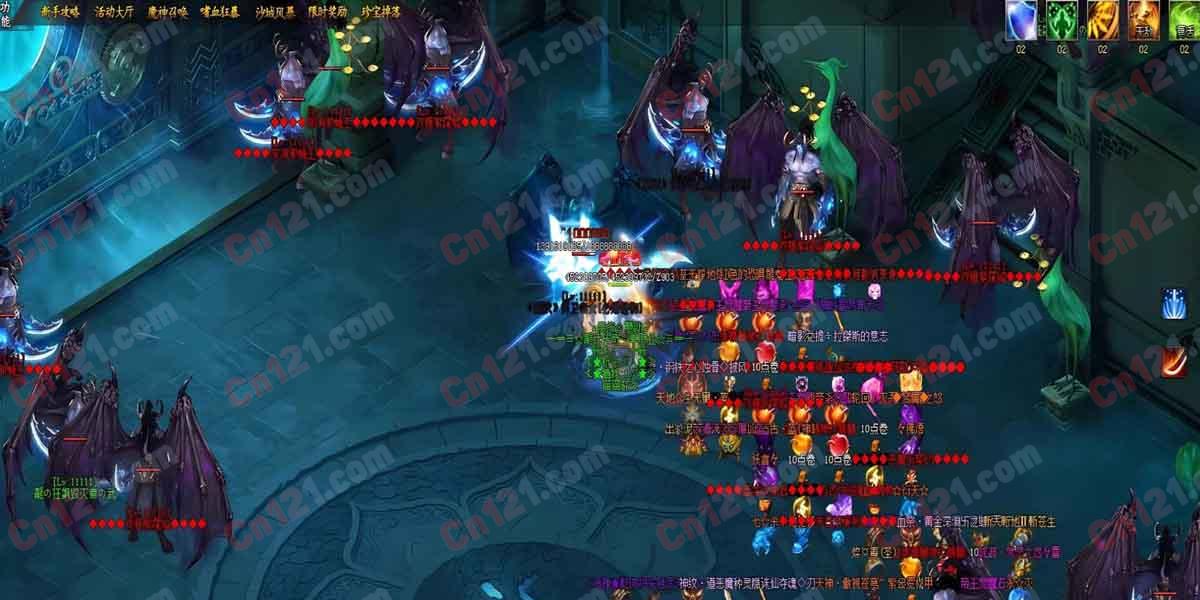Activate the red flame slash skill
This screenshot has width=1200, height=600.
click(x=1175, y=360)
